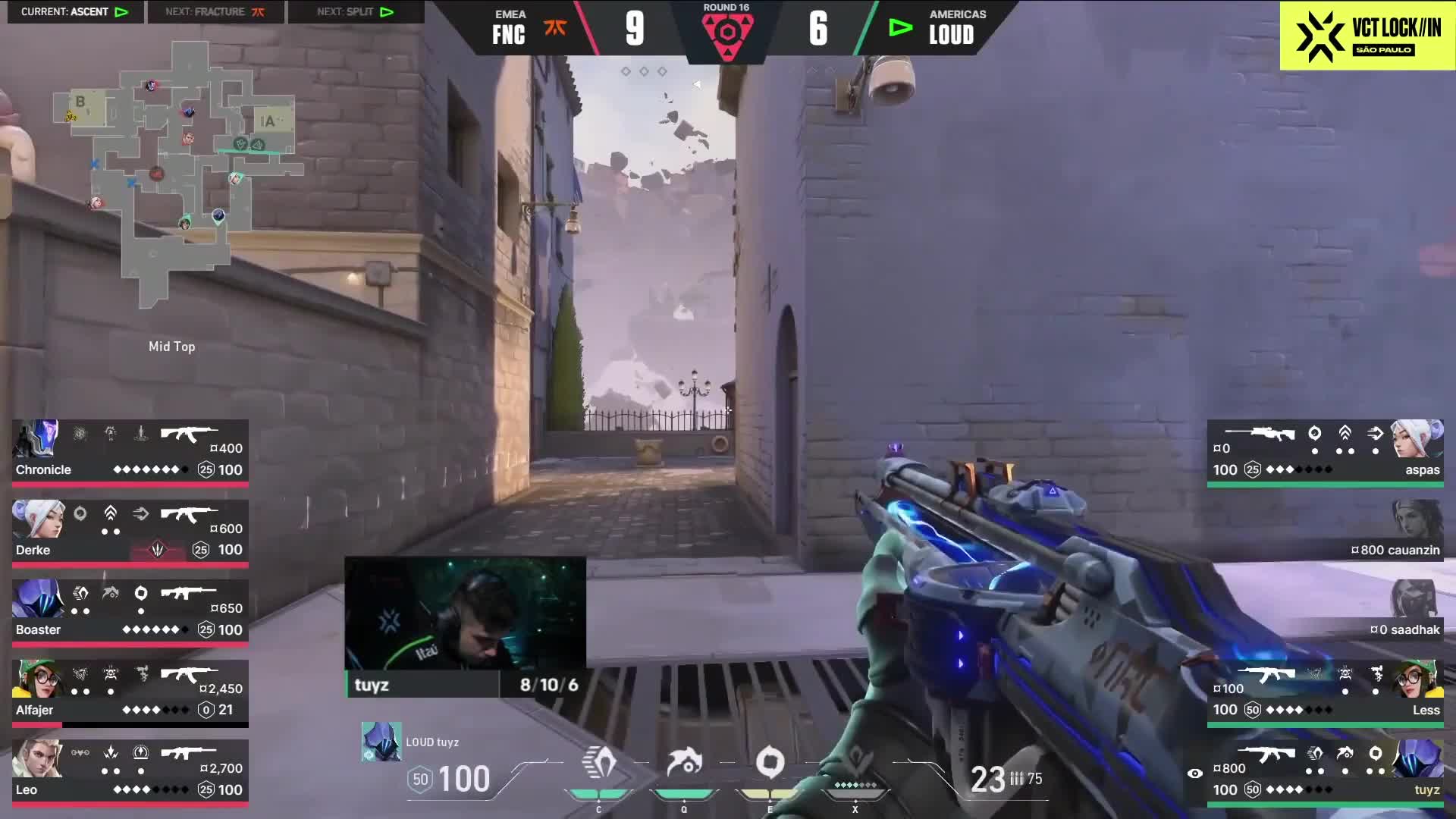The height and width of the screenshot is (819, 1456).
Task: Open the Ascent minimap
Action: [176, 174]
